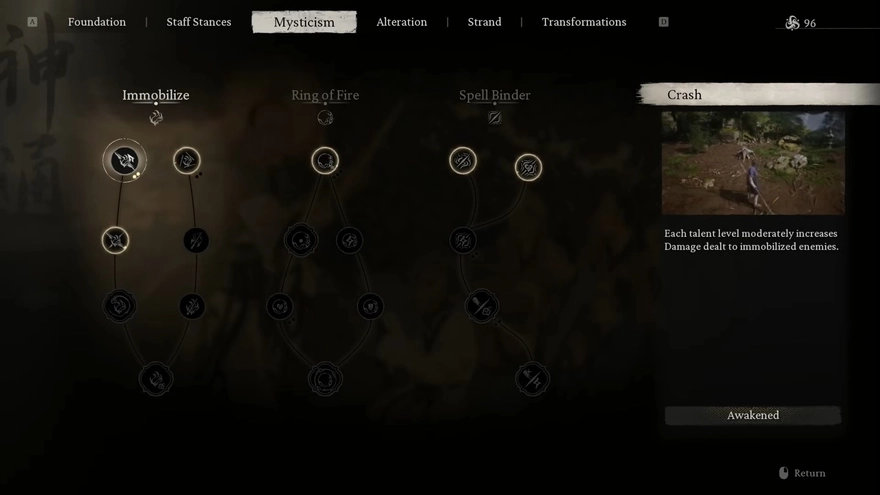View the Crash talent preview thumbnail
Screen dimensions: 880x495
coord(753,162)
